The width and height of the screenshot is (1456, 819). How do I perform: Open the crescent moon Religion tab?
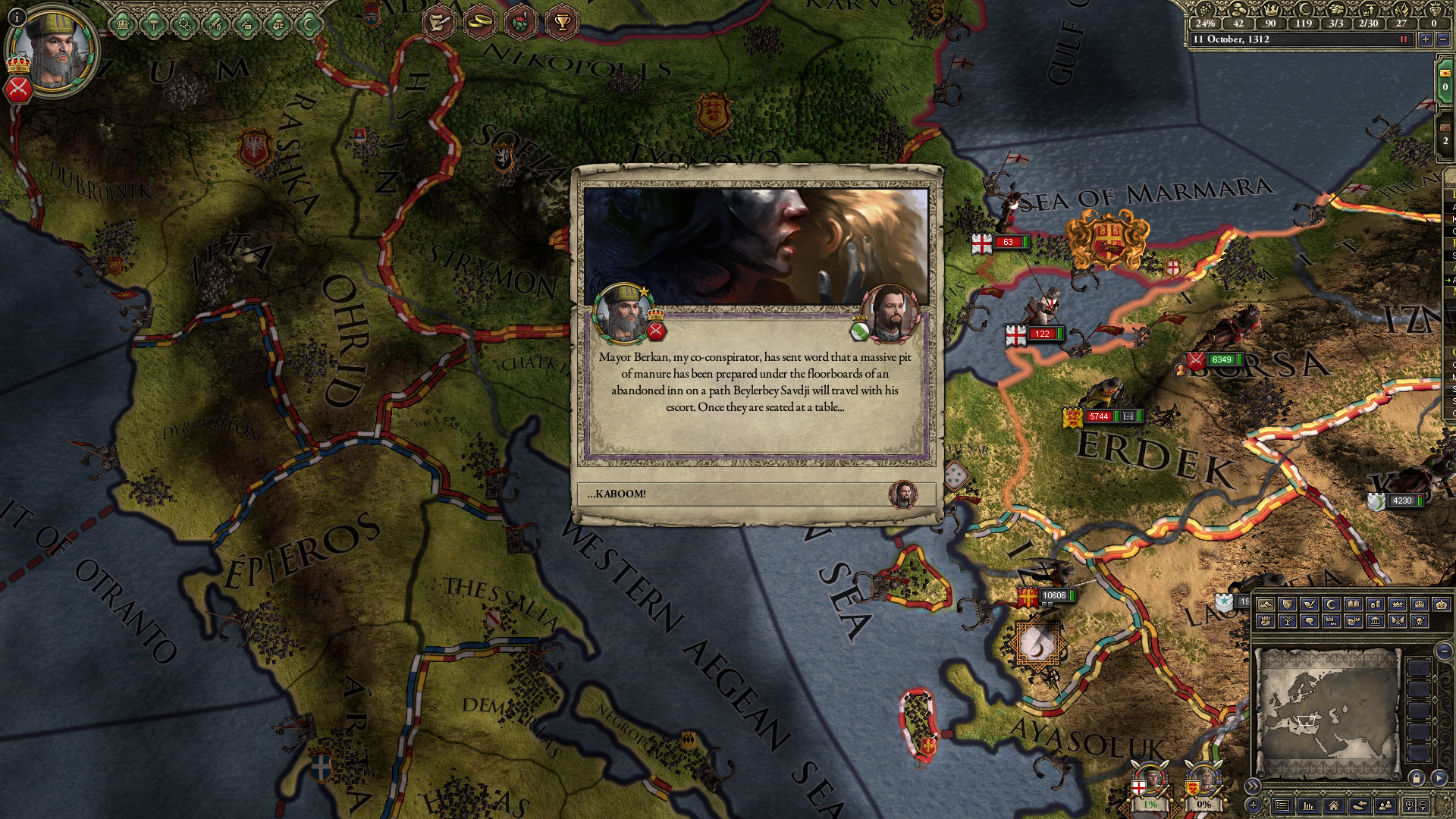click(x=309, y=25)
